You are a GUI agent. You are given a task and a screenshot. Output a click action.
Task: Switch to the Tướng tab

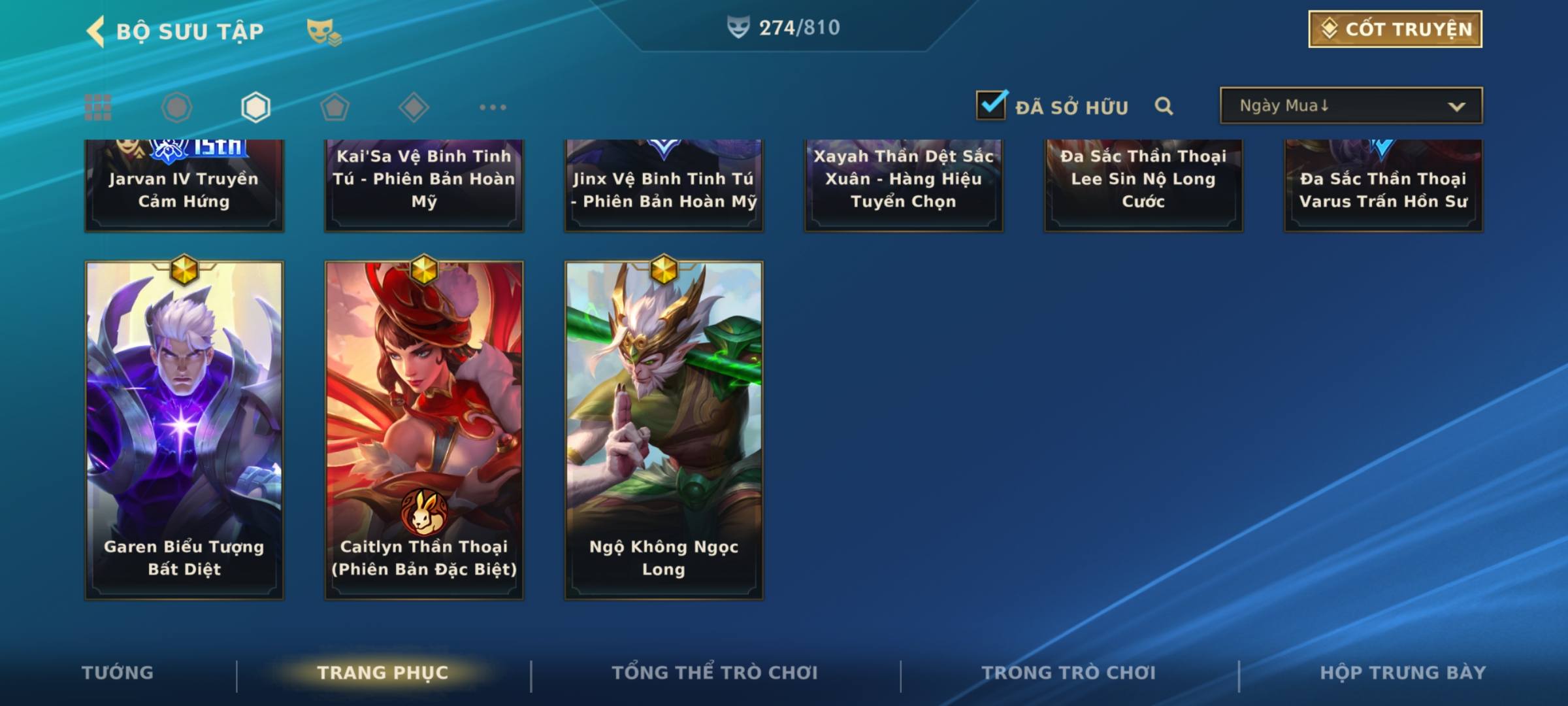point(118,673)
